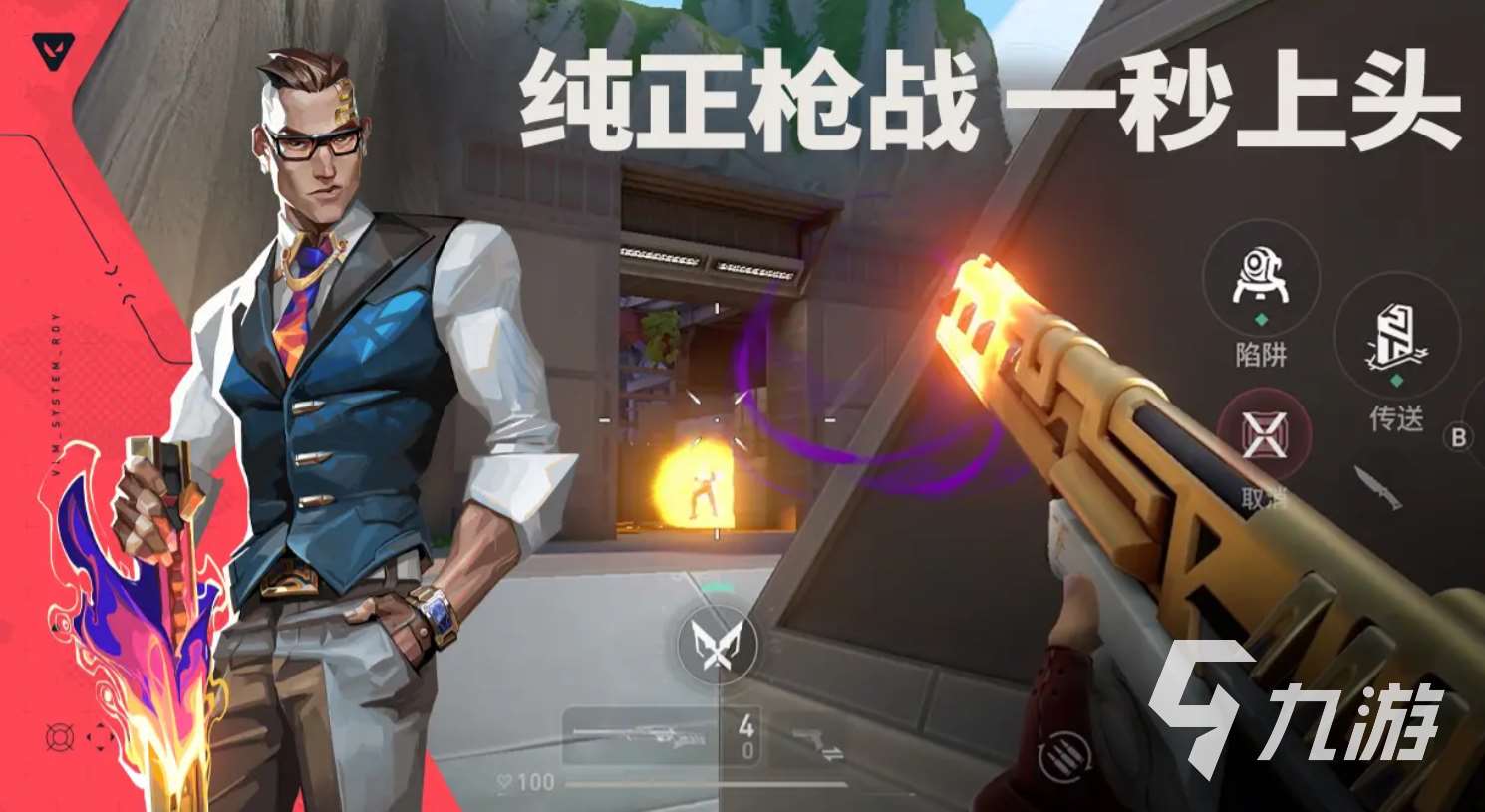Click the heart icon beside the 100 health value
Image resolution: width=1485 pixels, height=812 pixels.
coord(503,785)
